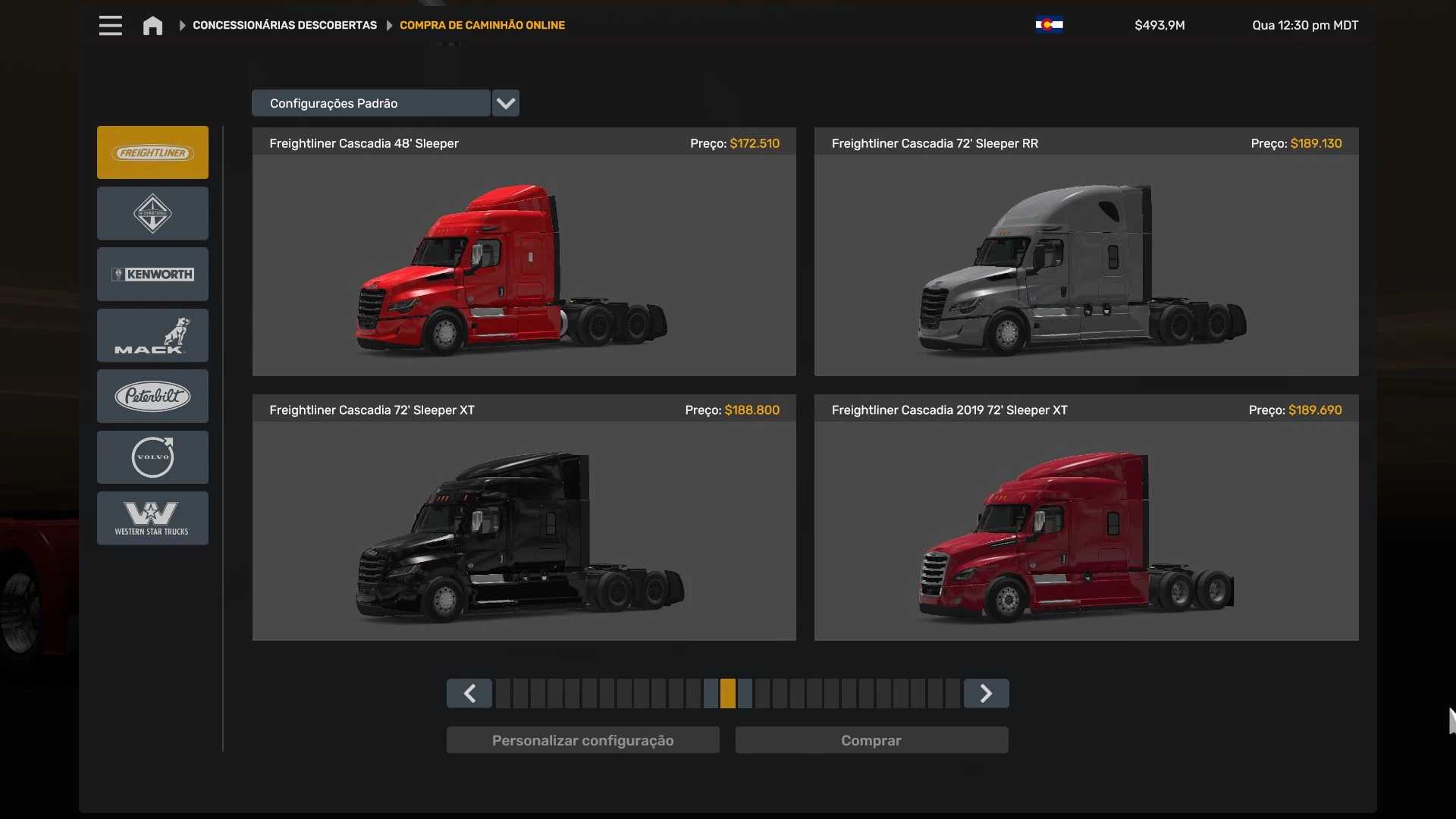
Task: Pick the black Cascadia 72' Sleeper XT
Action: [524, 531]
